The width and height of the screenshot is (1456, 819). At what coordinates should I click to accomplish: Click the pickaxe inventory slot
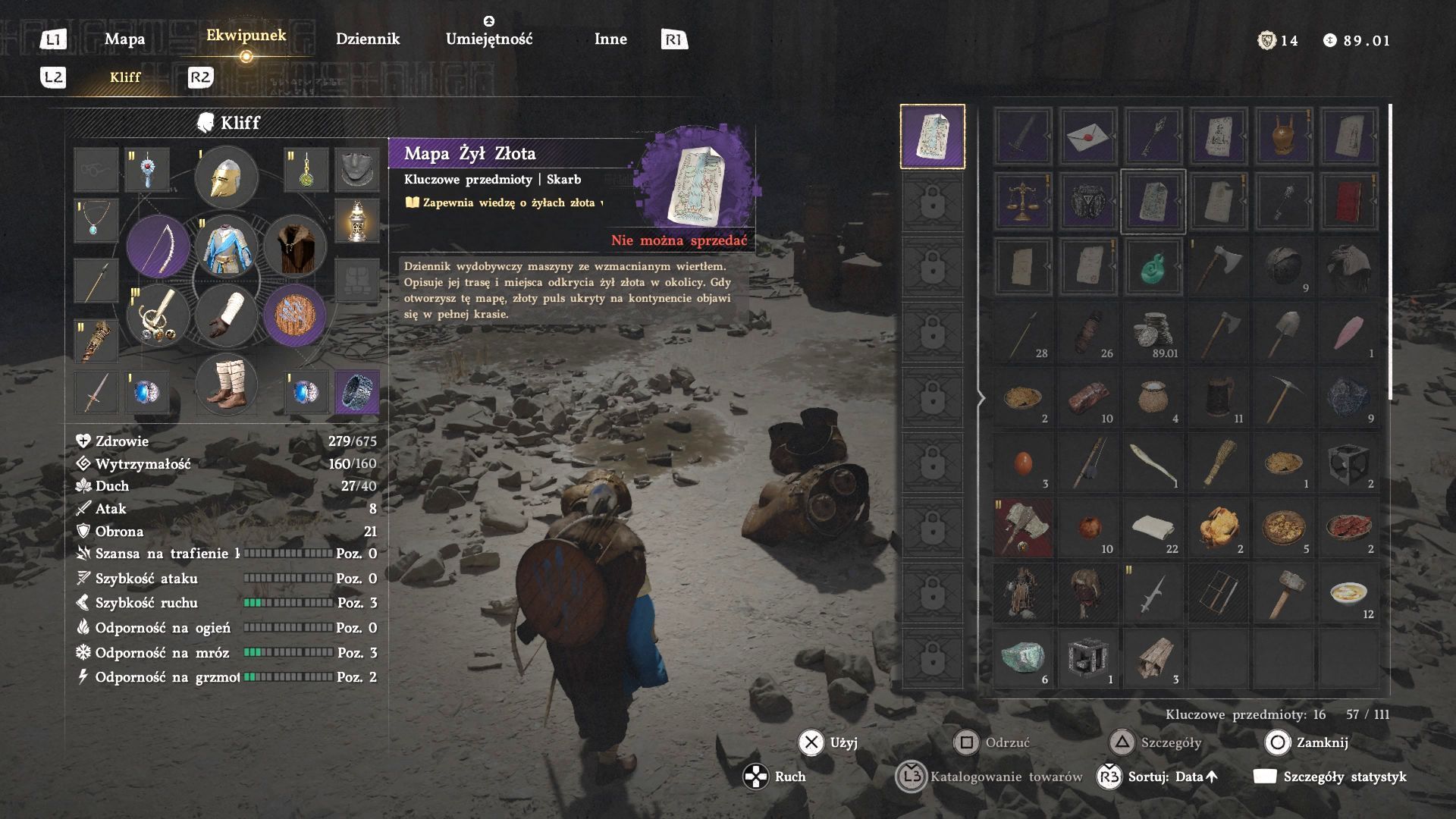click(x=1284, y=397)
